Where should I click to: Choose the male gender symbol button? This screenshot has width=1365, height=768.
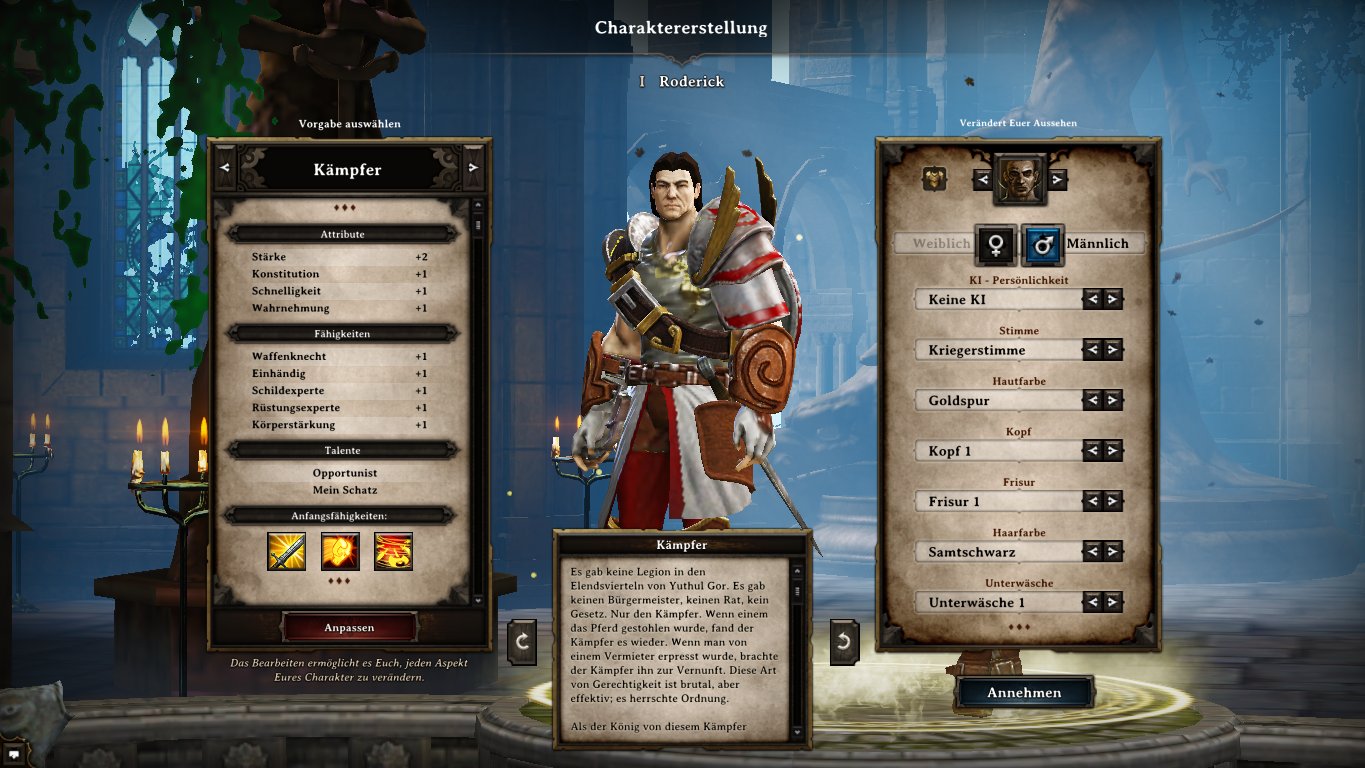(x=1042, y=243)
